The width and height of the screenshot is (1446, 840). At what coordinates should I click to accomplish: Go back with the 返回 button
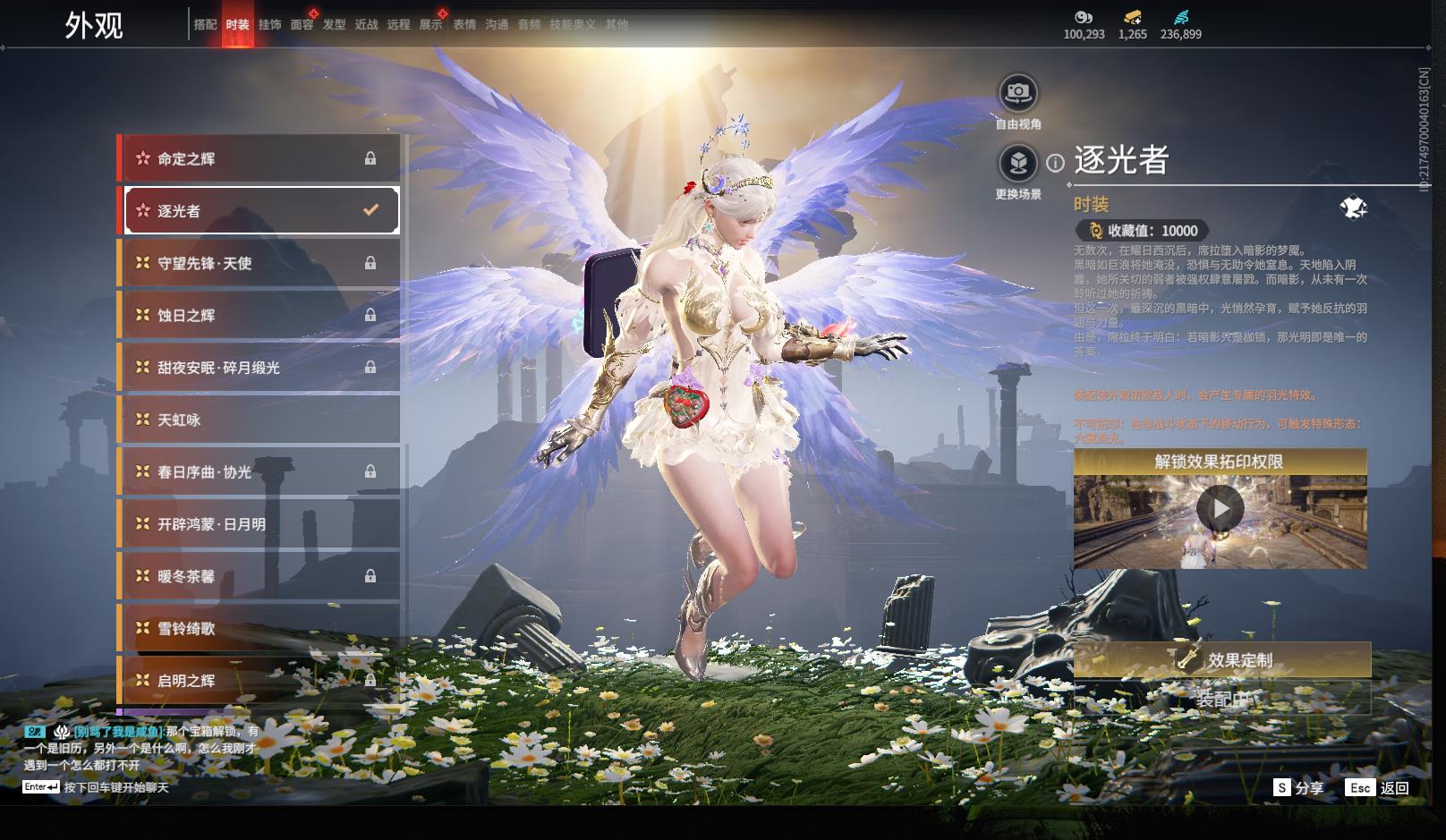tap(1378, 788)
